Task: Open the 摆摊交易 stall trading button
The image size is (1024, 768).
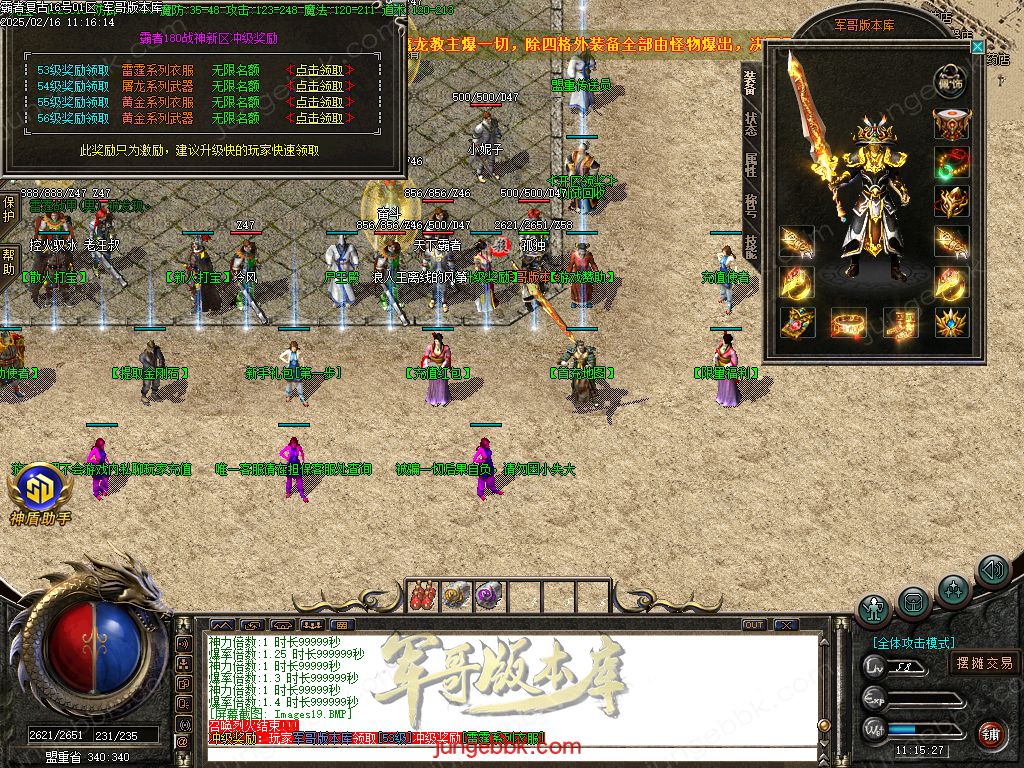Action: (984, 663)
